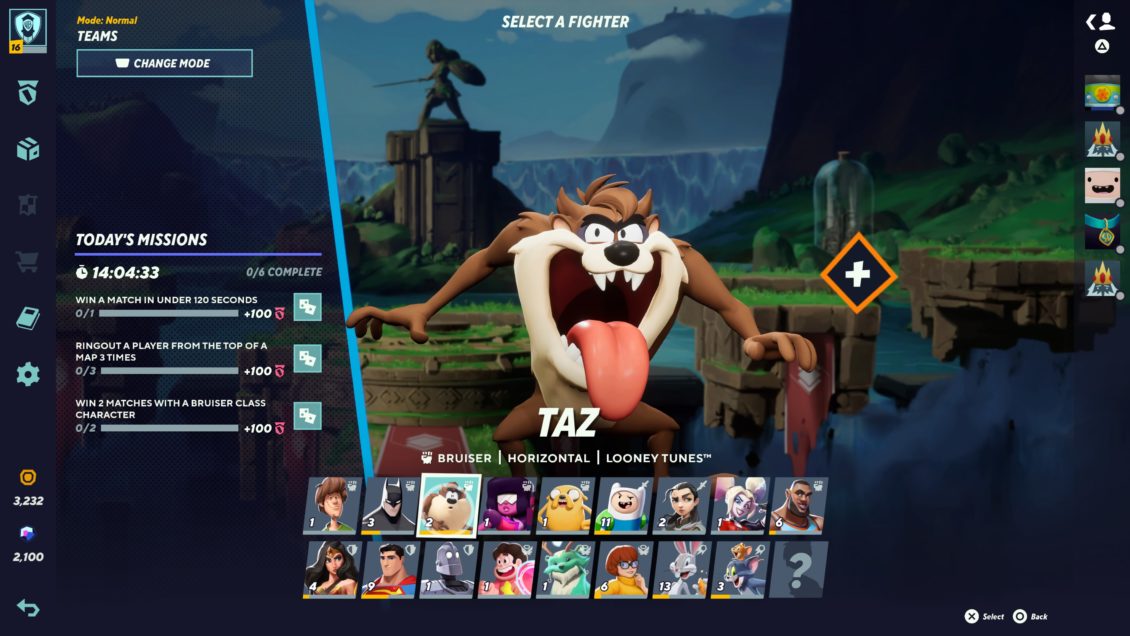This screenshot has width=1130, height=636.
Task: Select Superman's portrait
Action: [x=389, y=569]
